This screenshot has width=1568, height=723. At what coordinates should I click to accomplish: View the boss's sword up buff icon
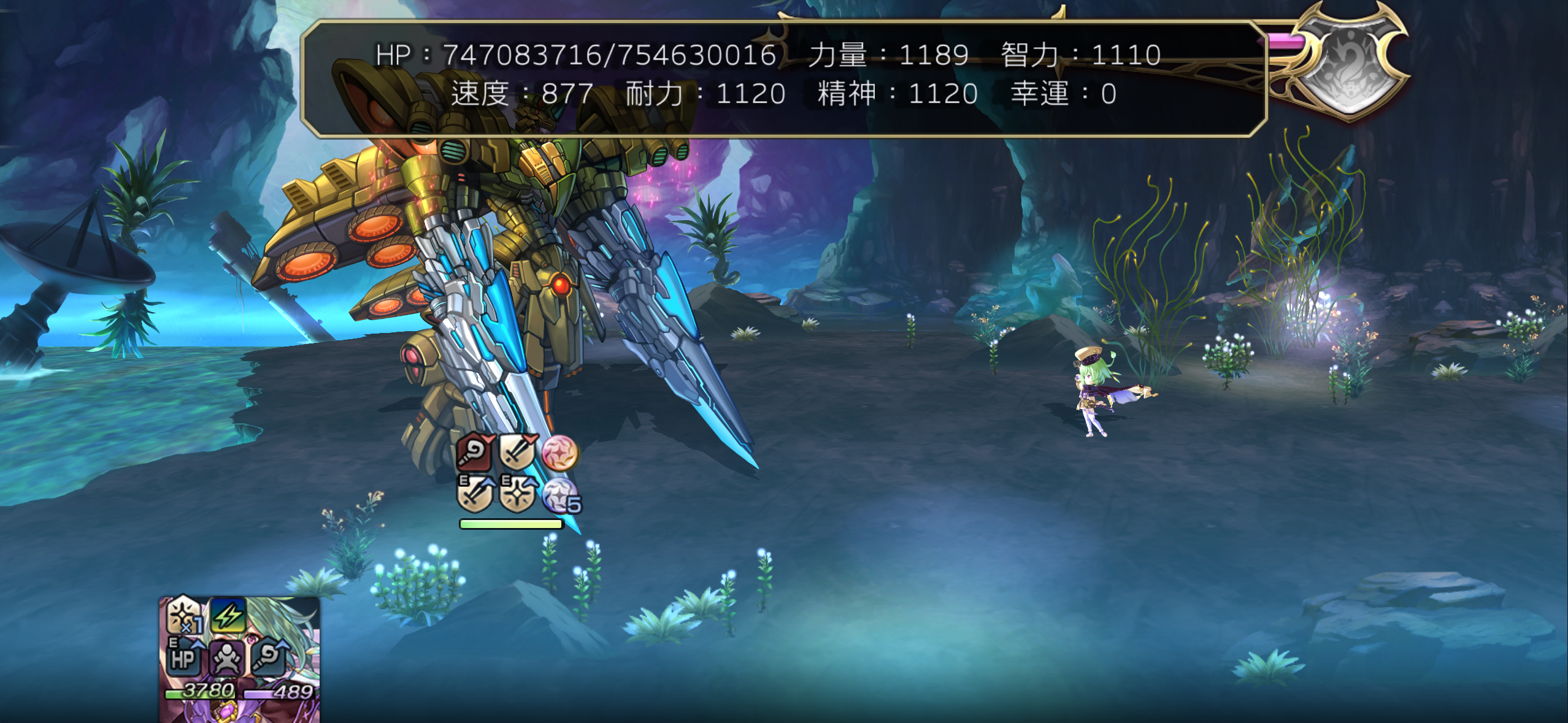[x=475, y=494]
